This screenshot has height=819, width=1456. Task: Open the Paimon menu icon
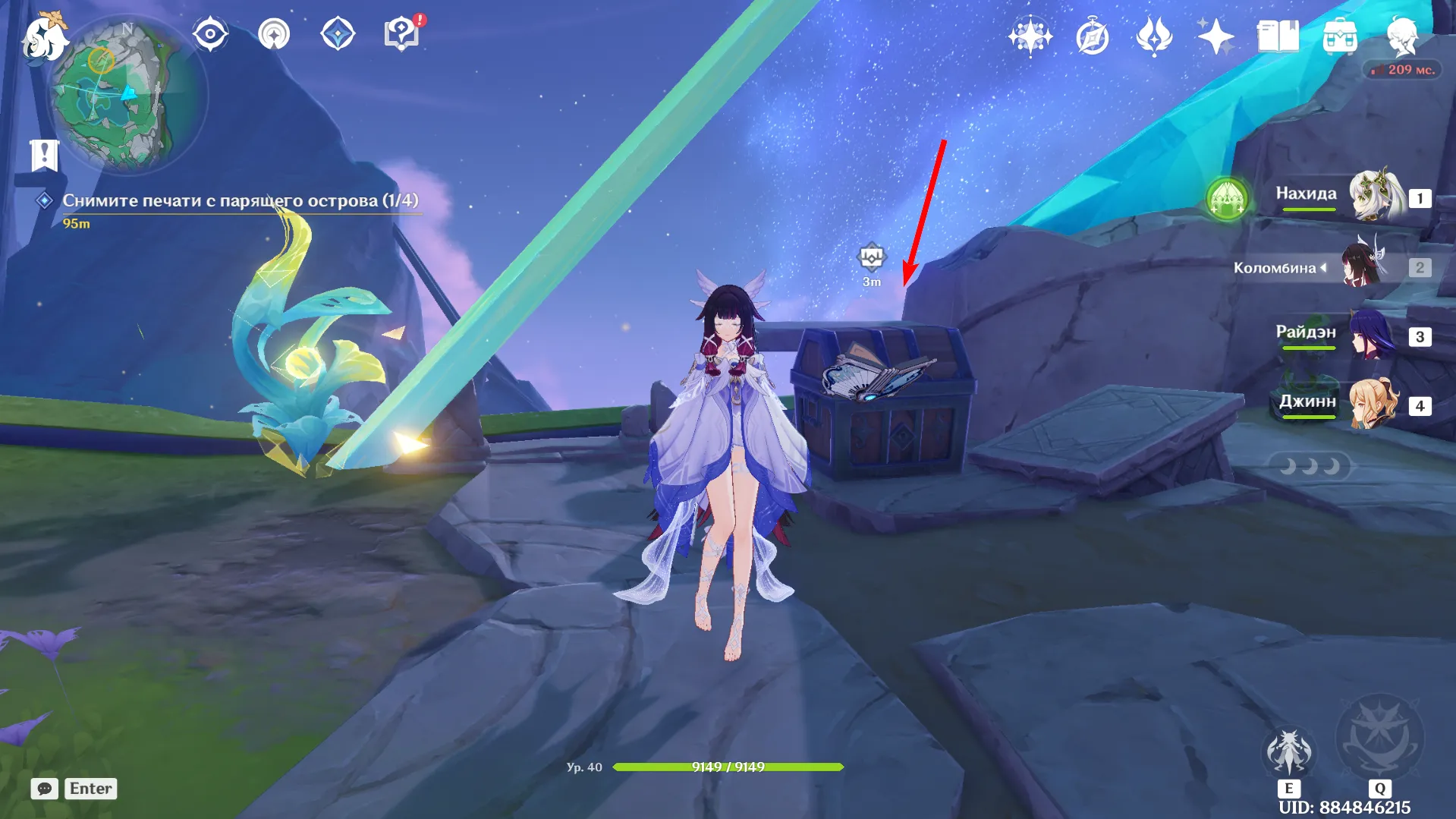(43, 36)
